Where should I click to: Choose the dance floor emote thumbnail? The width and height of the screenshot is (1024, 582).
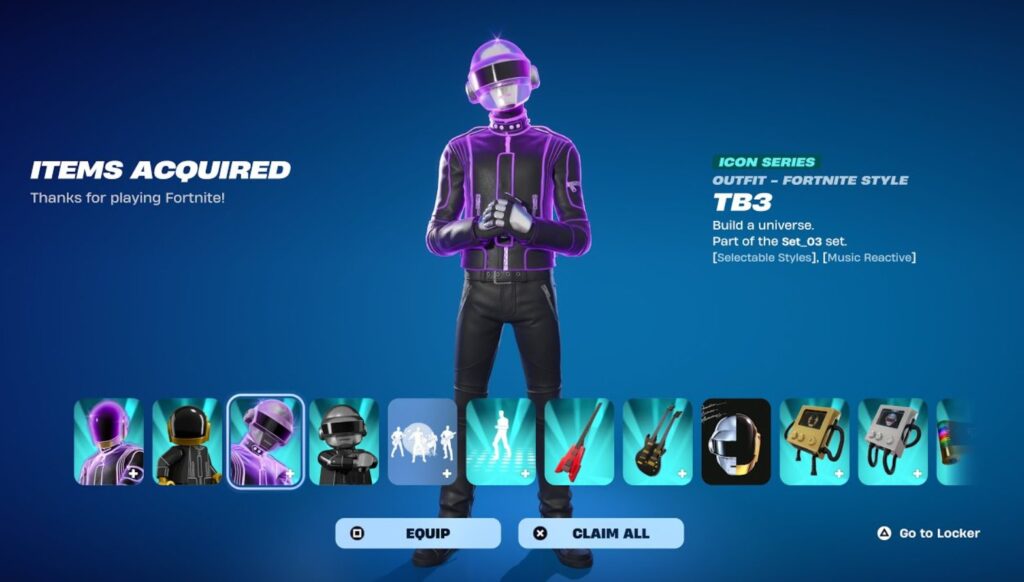[x=500, y=442]
